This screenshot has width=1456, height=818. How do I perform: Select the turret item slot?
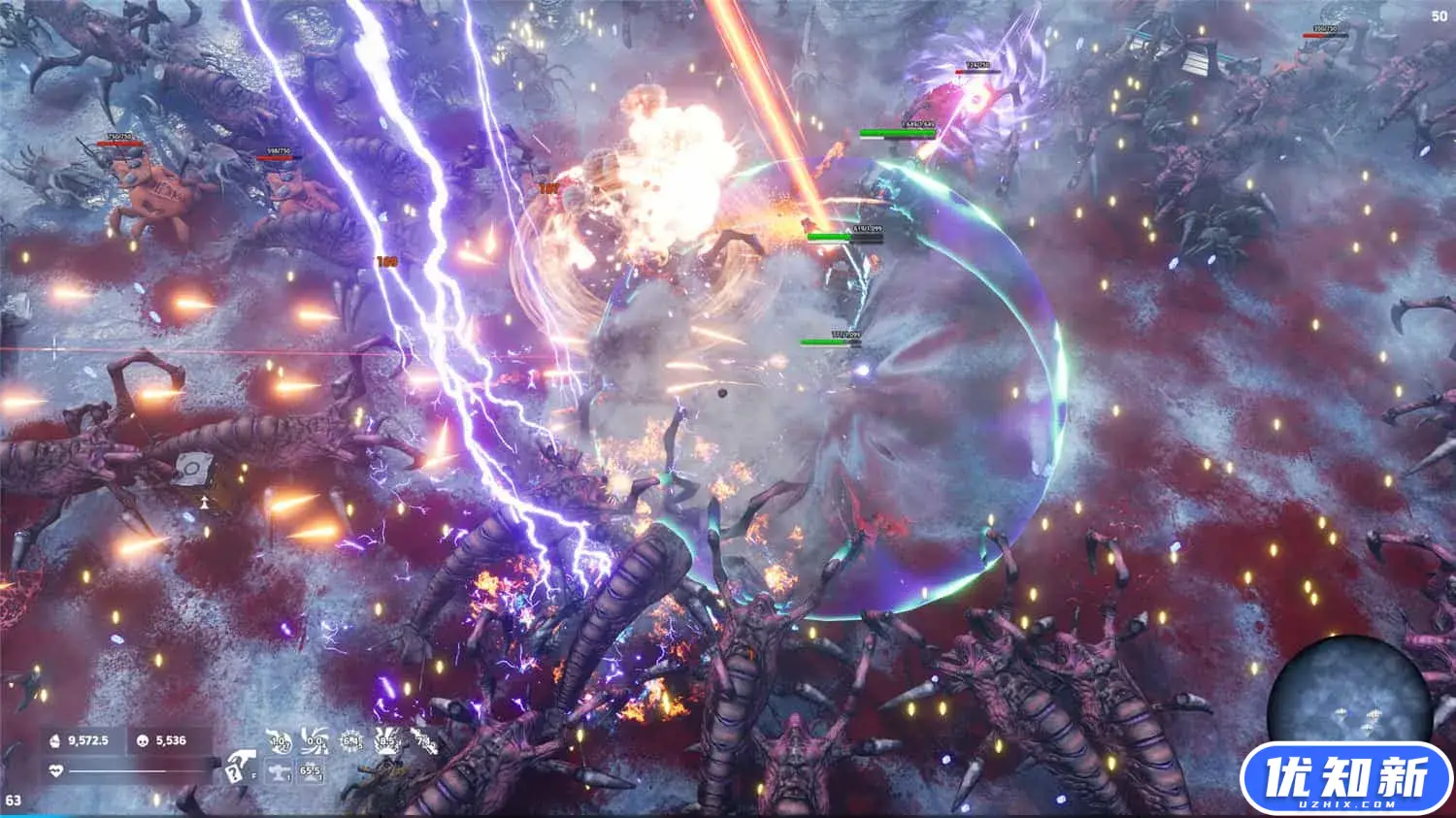coord(280,772)
